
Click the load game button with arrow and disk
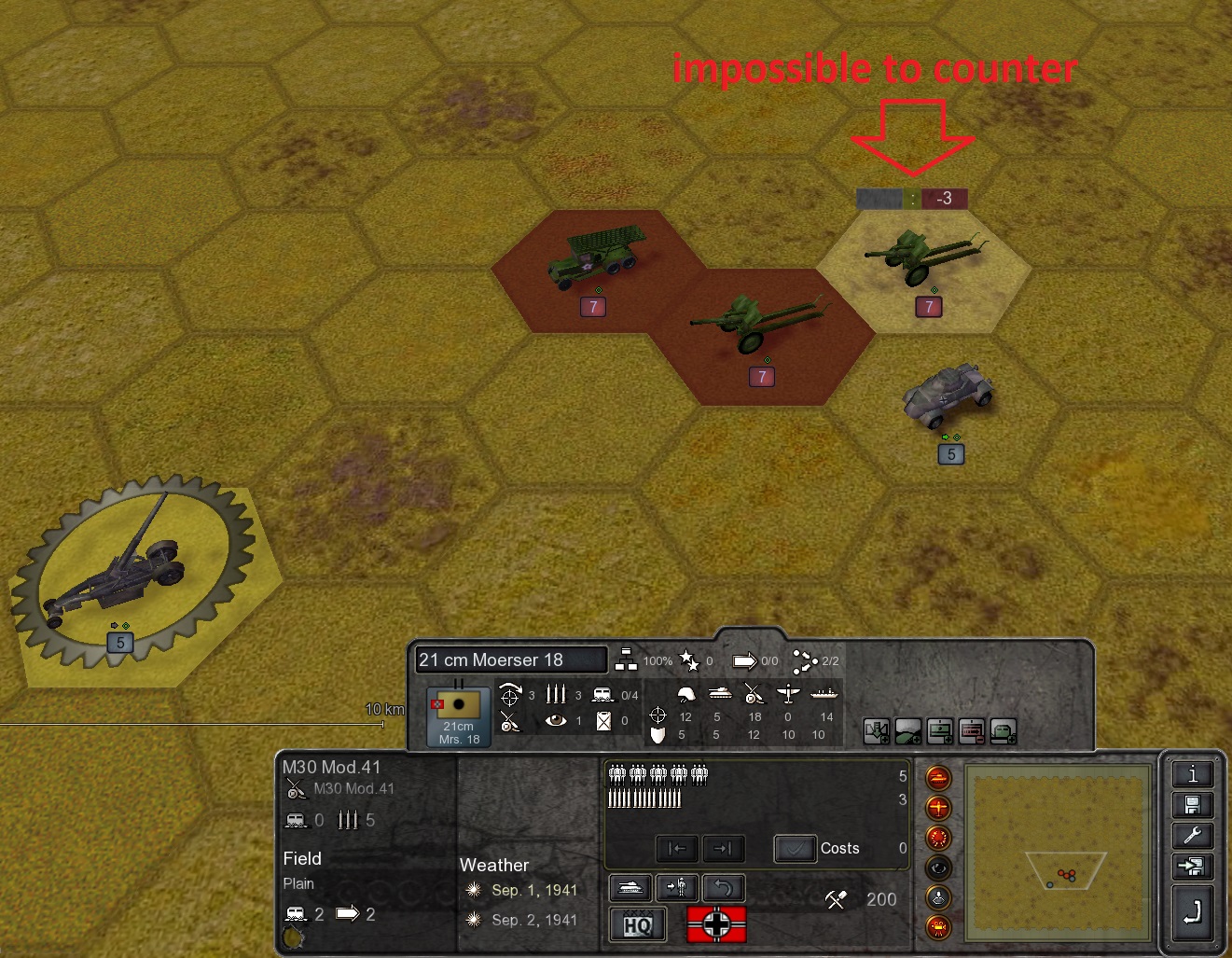(1192, 868)
